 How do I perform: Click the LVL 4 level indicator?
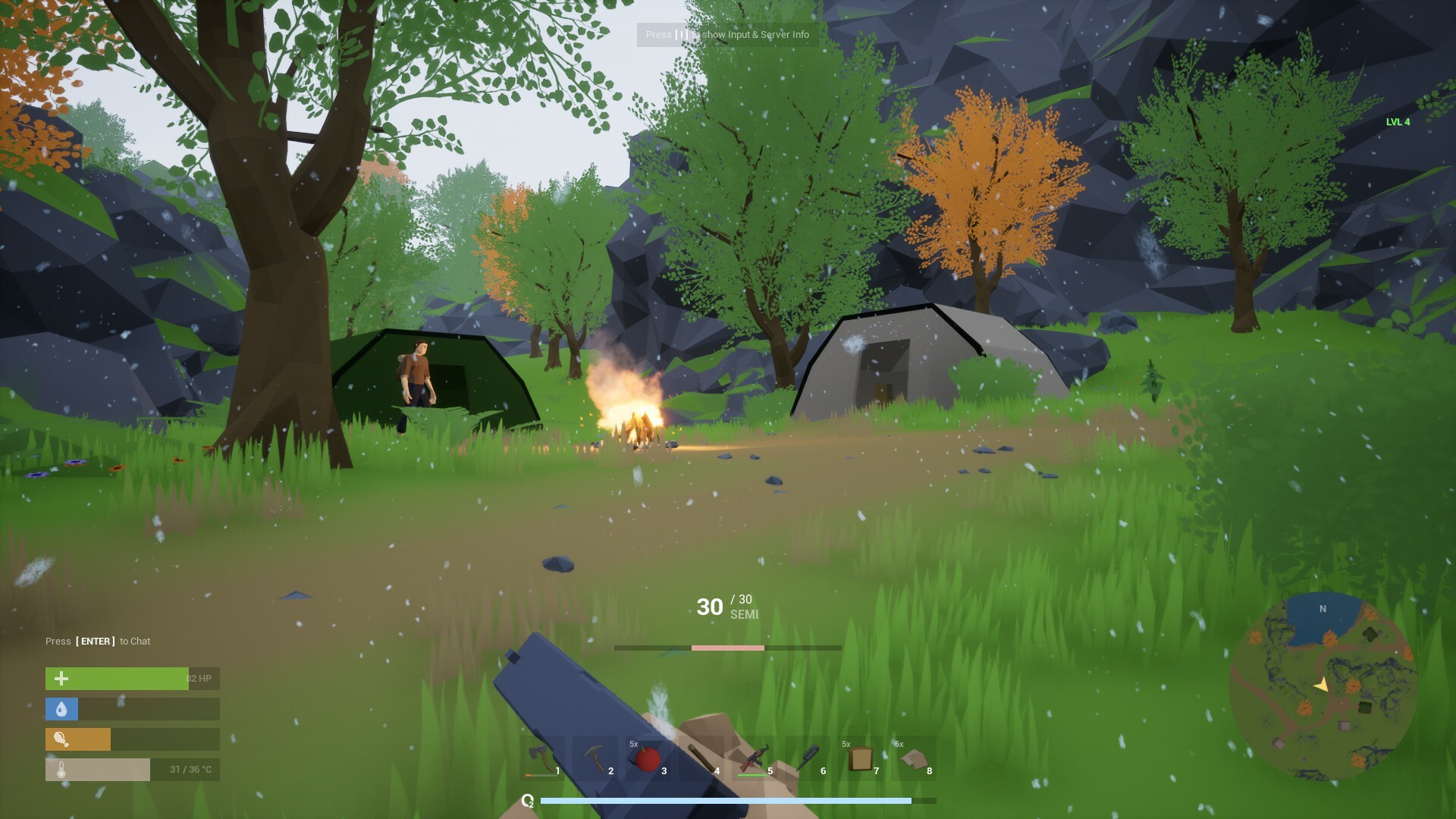1397,121
